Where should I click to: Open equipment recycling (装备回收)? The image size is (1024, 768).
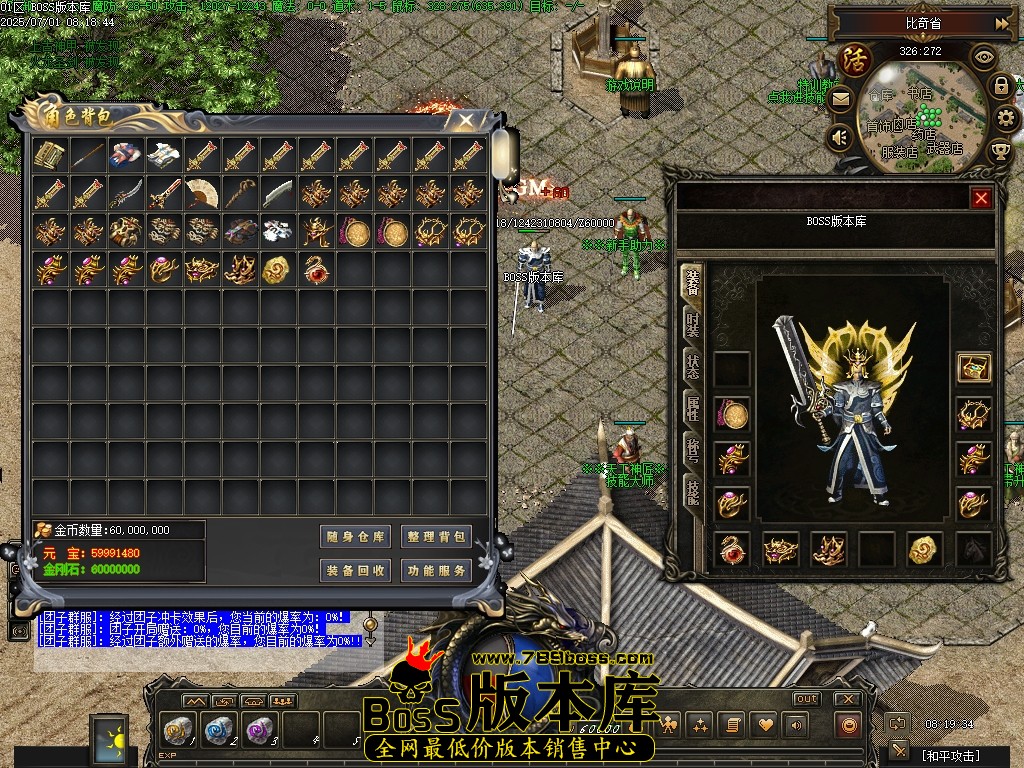355,571
